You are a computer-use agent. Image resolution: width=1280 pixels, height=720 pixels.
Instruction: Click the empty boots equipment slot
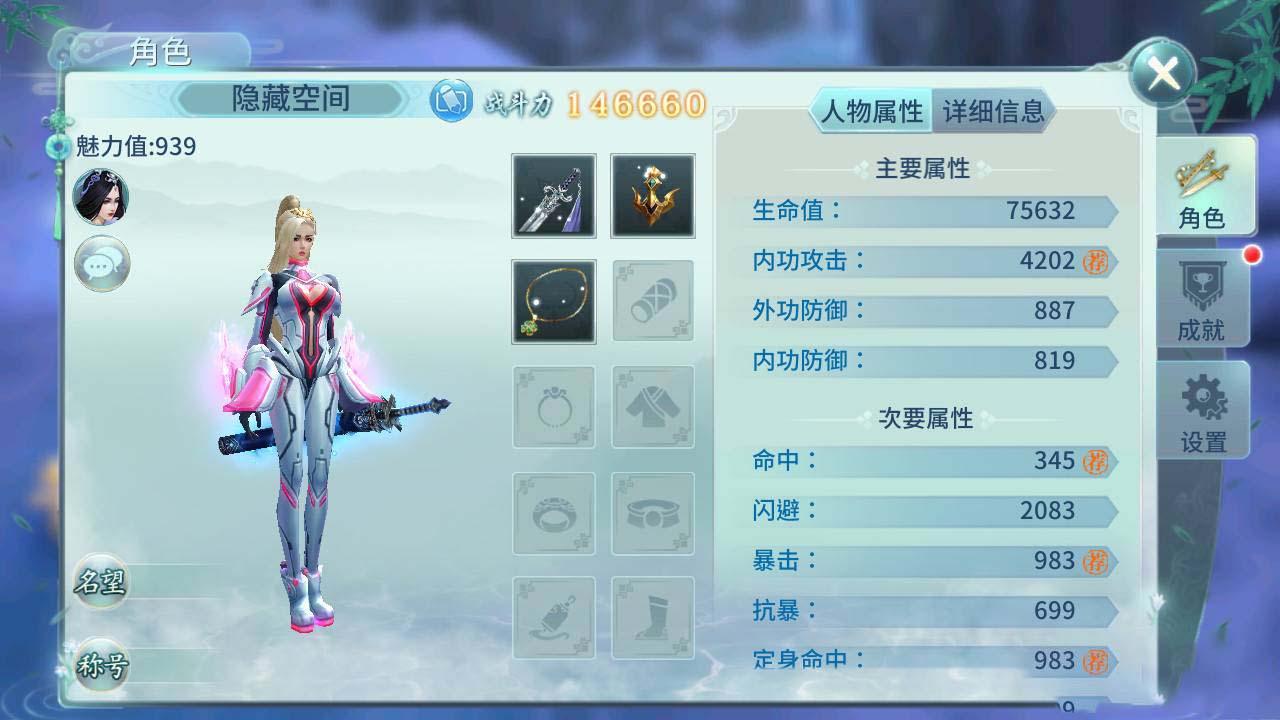pyautogui.click(x=652, y=616)
